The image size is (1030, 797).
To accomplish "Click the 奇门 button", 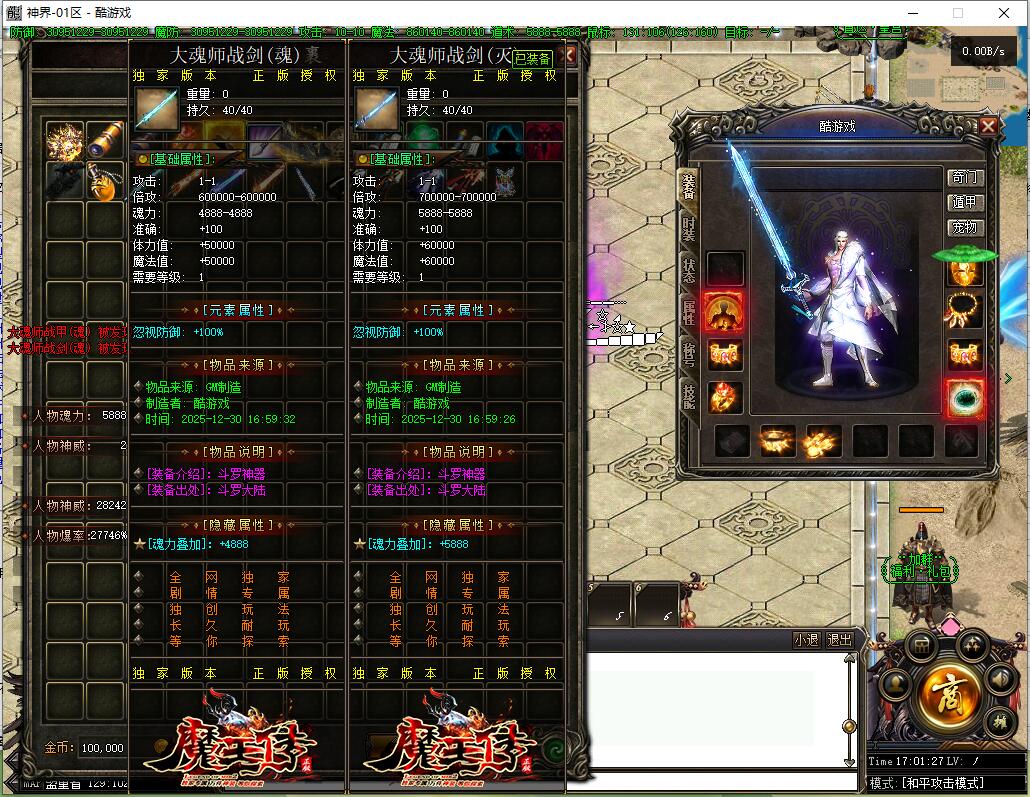I will pos(966,178).
